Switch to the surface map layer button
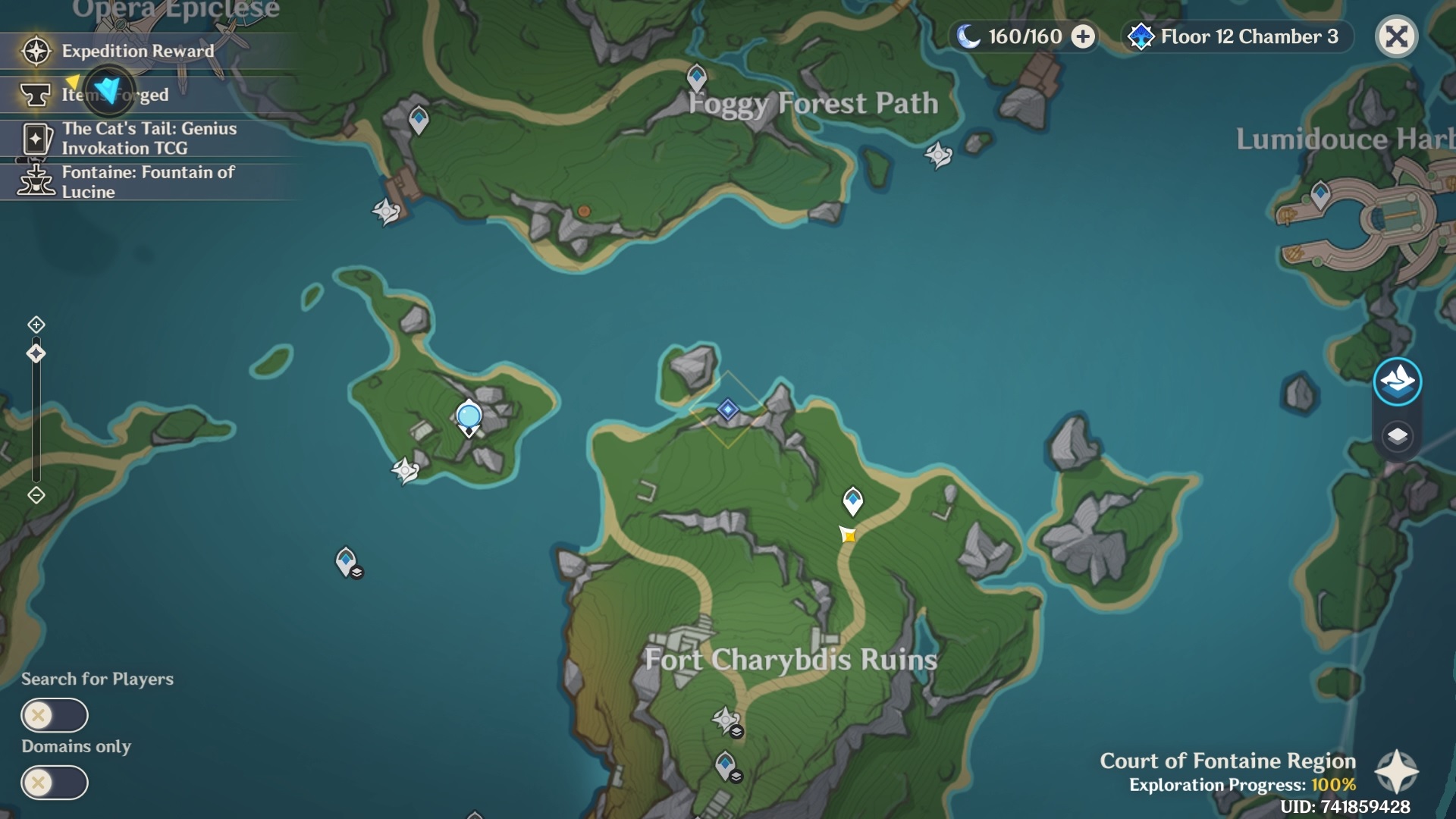This screenshot has height=819, width=1456. (x=1397, y=381)
